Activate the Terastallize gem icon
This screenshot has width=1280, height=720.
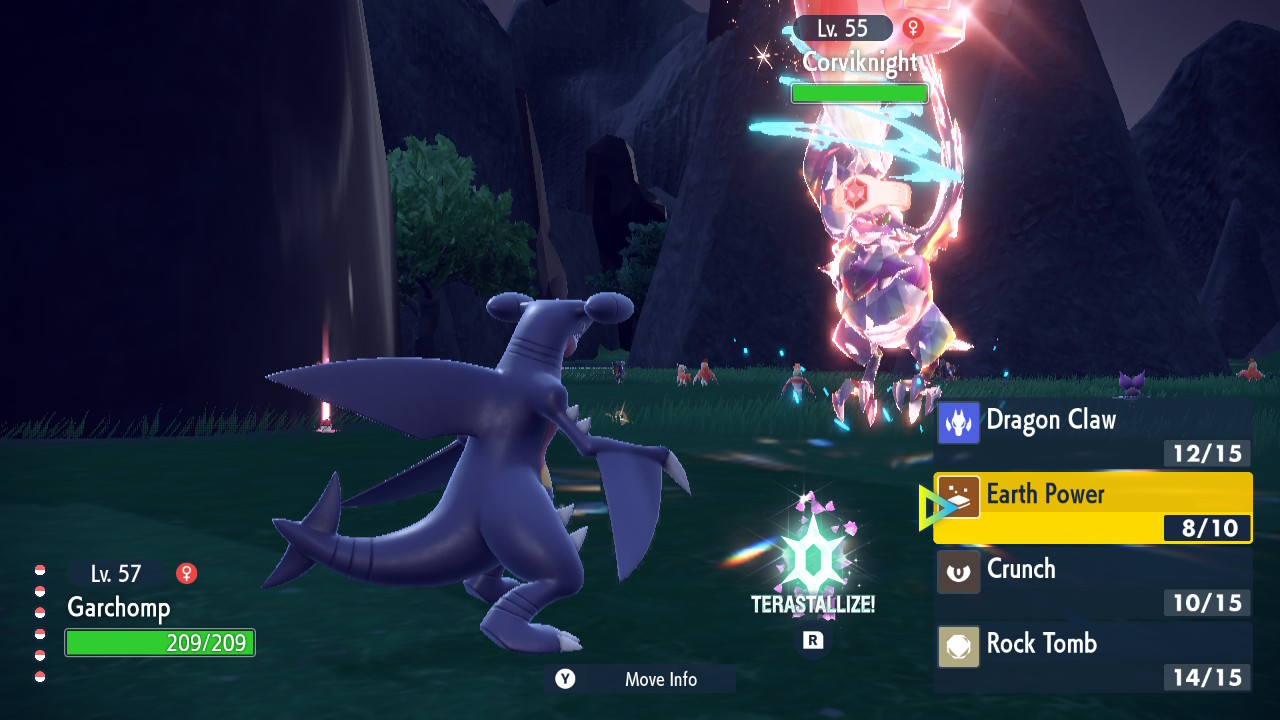click(x=812, y=555)
